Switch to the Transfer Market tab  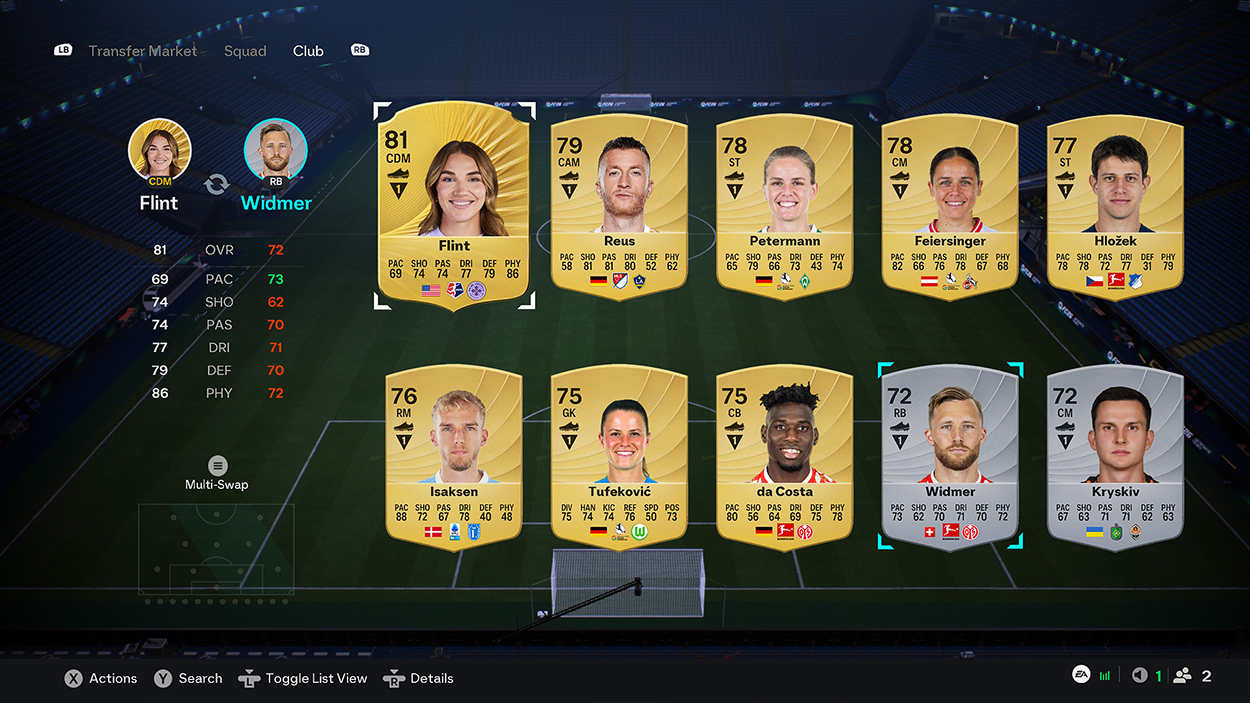point(142,51)
